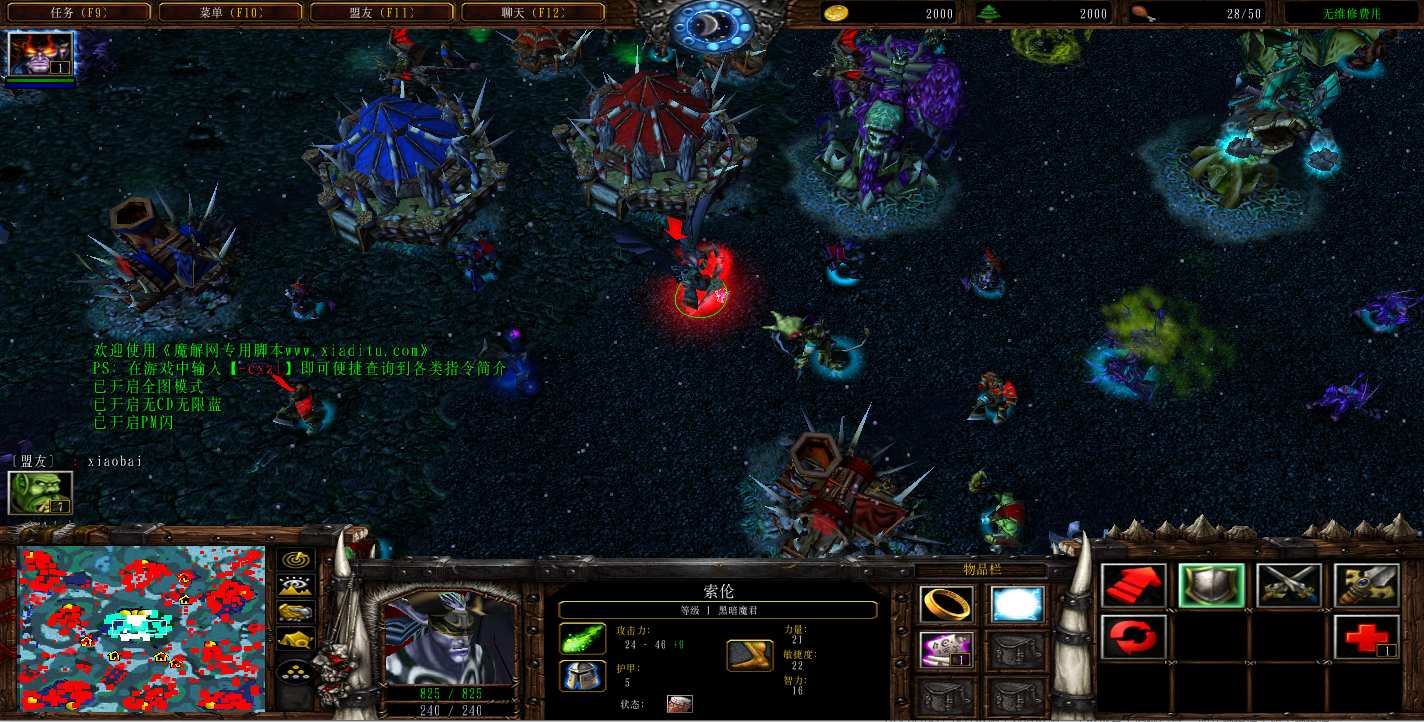Open hero skills with the red cross
1424x722 pixels.
click(1366, 636)
